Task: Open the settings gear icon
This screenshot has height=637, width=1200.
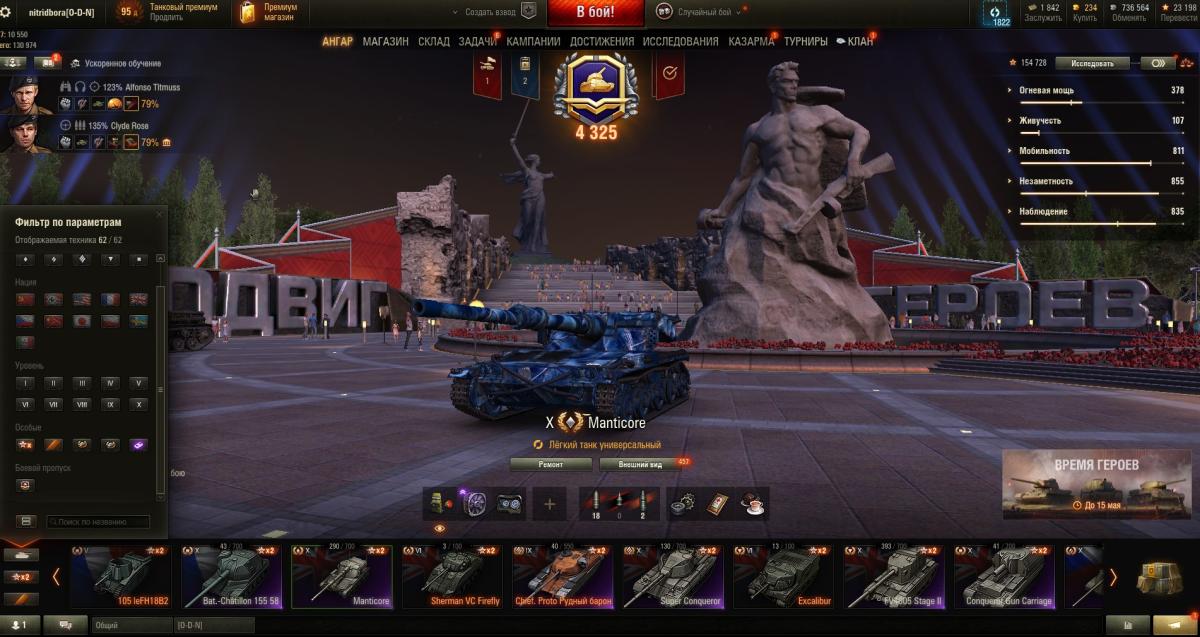Action: [5, 11]
